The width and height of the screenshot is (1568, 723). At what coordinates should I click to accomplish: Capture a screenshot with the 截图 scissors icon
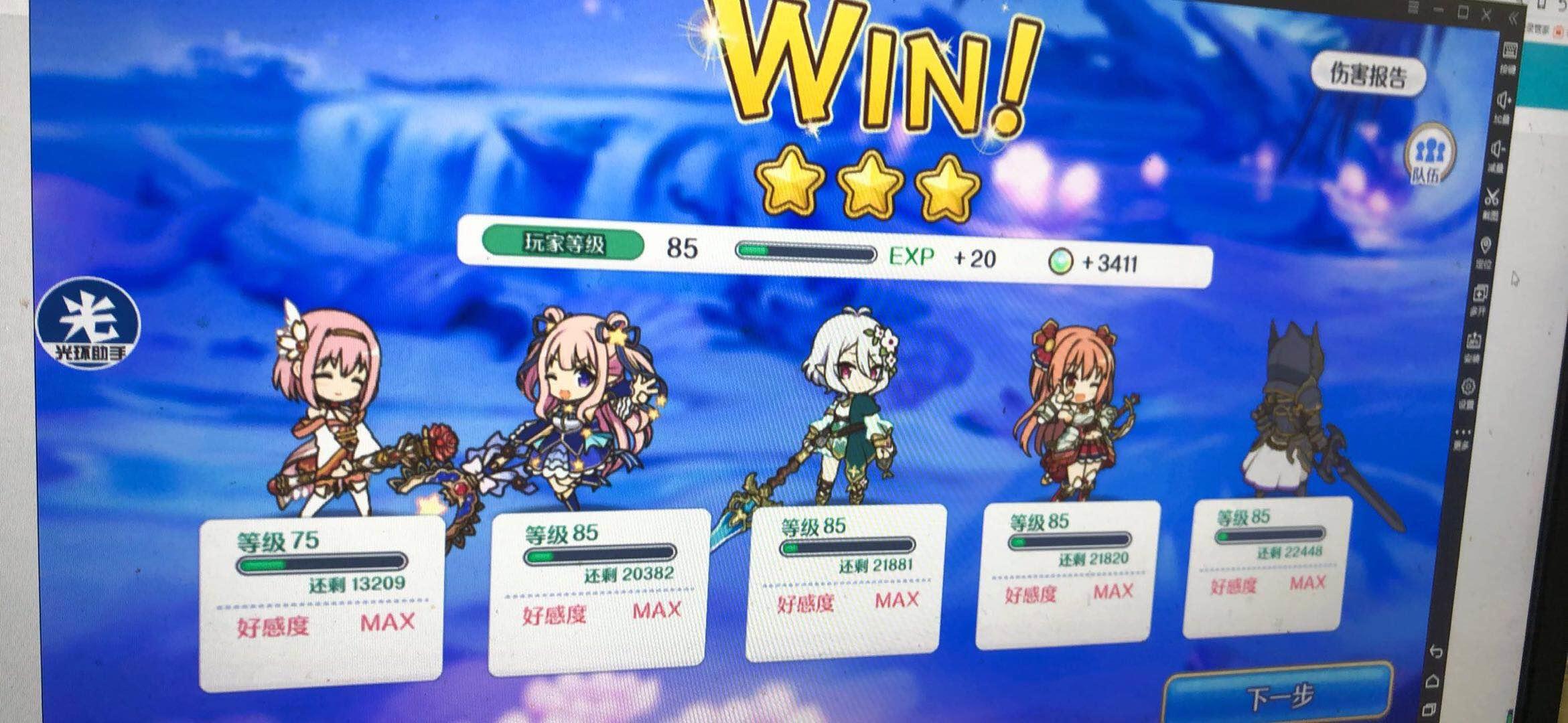[1492, 195]
